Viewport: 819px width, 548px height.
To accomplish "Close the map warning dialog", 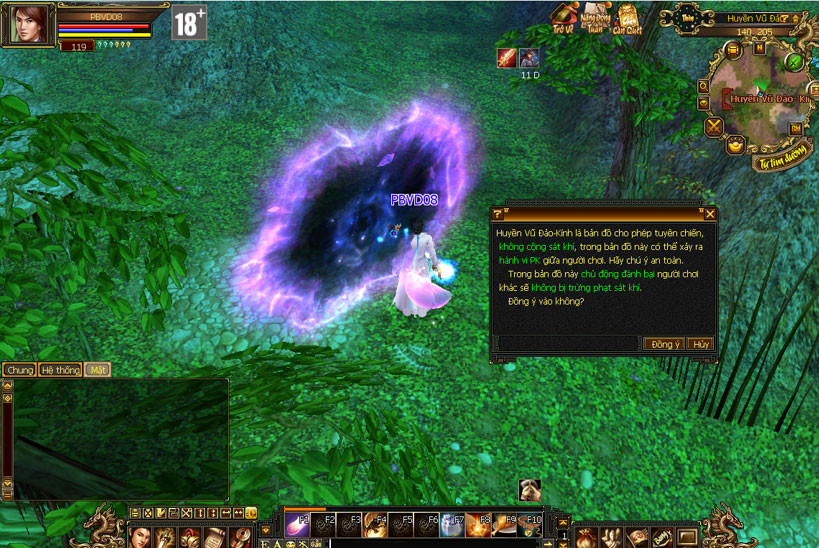I will 710,214.
